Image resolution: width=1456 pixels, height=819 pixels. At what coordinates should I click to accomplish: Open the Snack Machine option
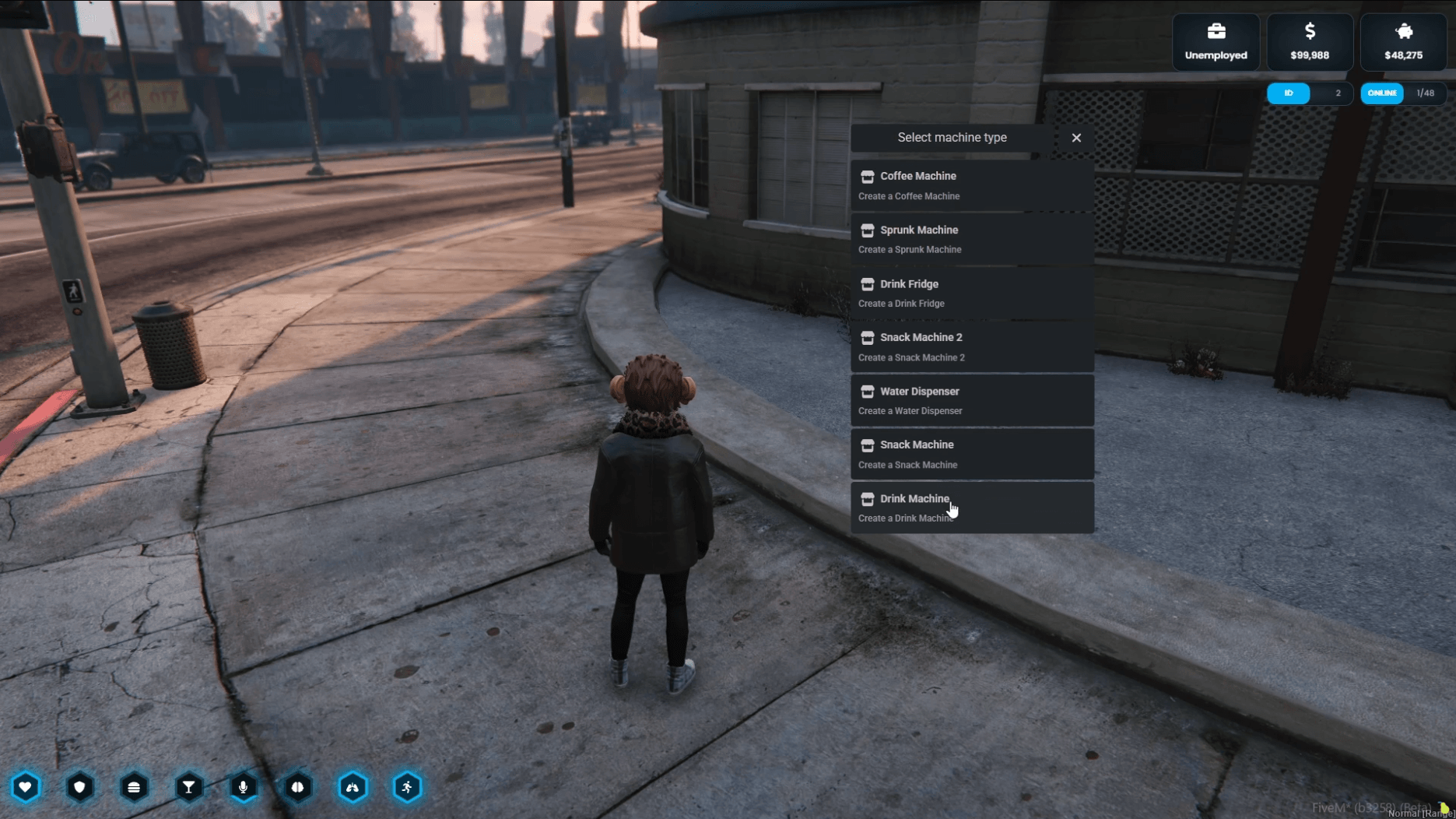pos(971,453)
